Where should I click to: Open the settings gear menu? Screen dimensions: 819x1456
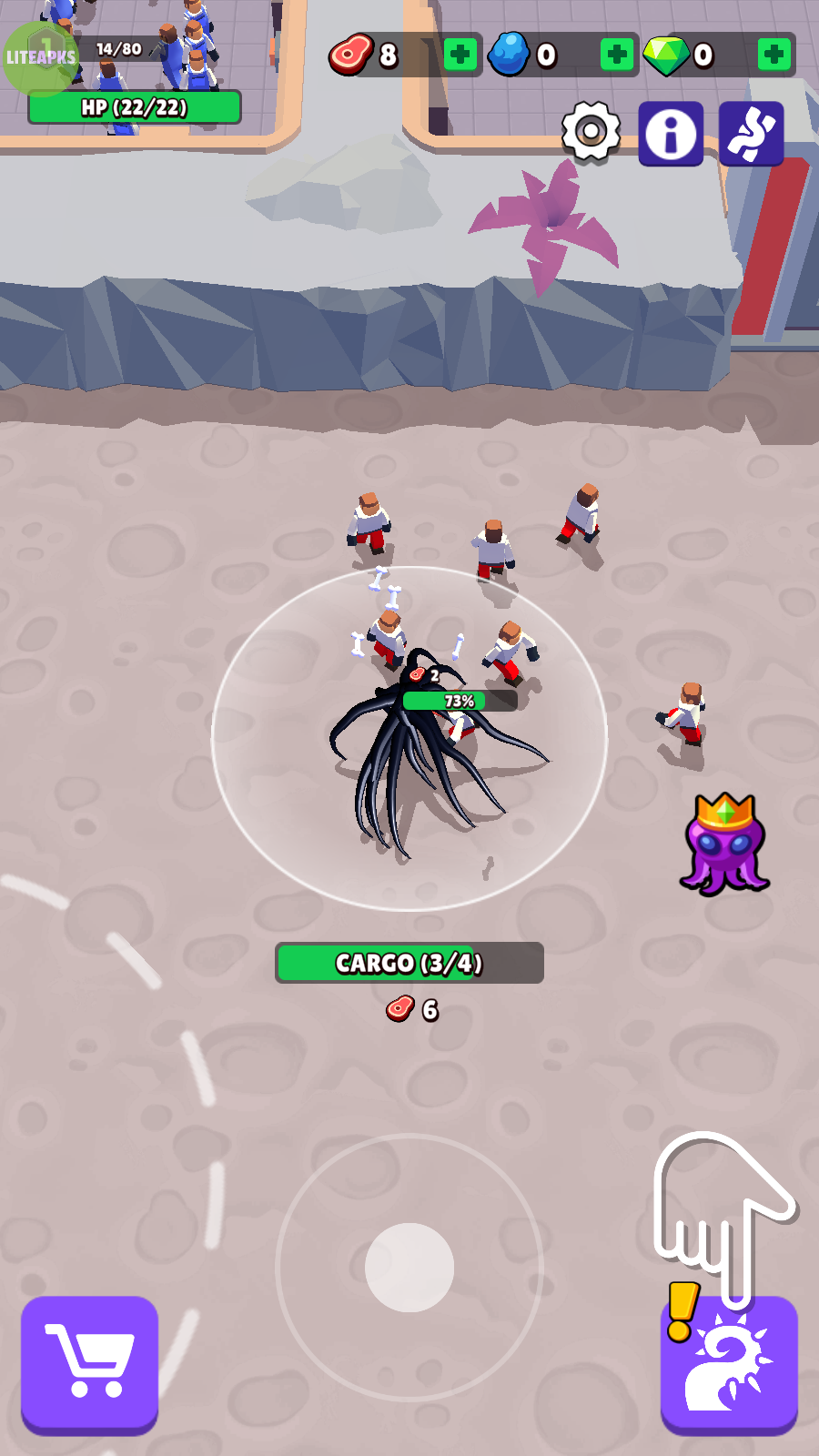tap(591, 133)
